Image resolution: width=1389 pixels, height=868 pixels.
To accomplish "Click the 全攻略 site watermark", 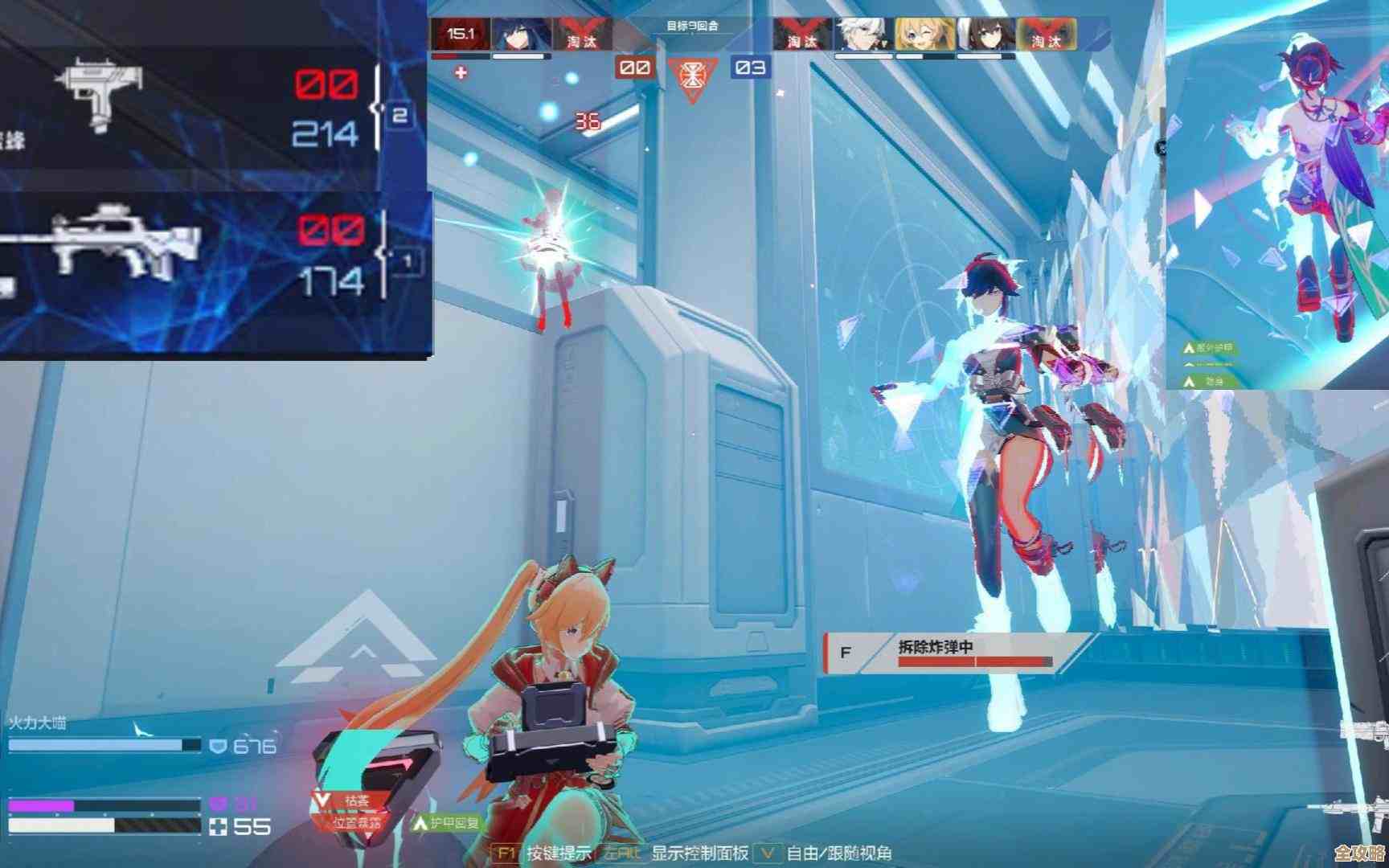I will point(1358,854).
